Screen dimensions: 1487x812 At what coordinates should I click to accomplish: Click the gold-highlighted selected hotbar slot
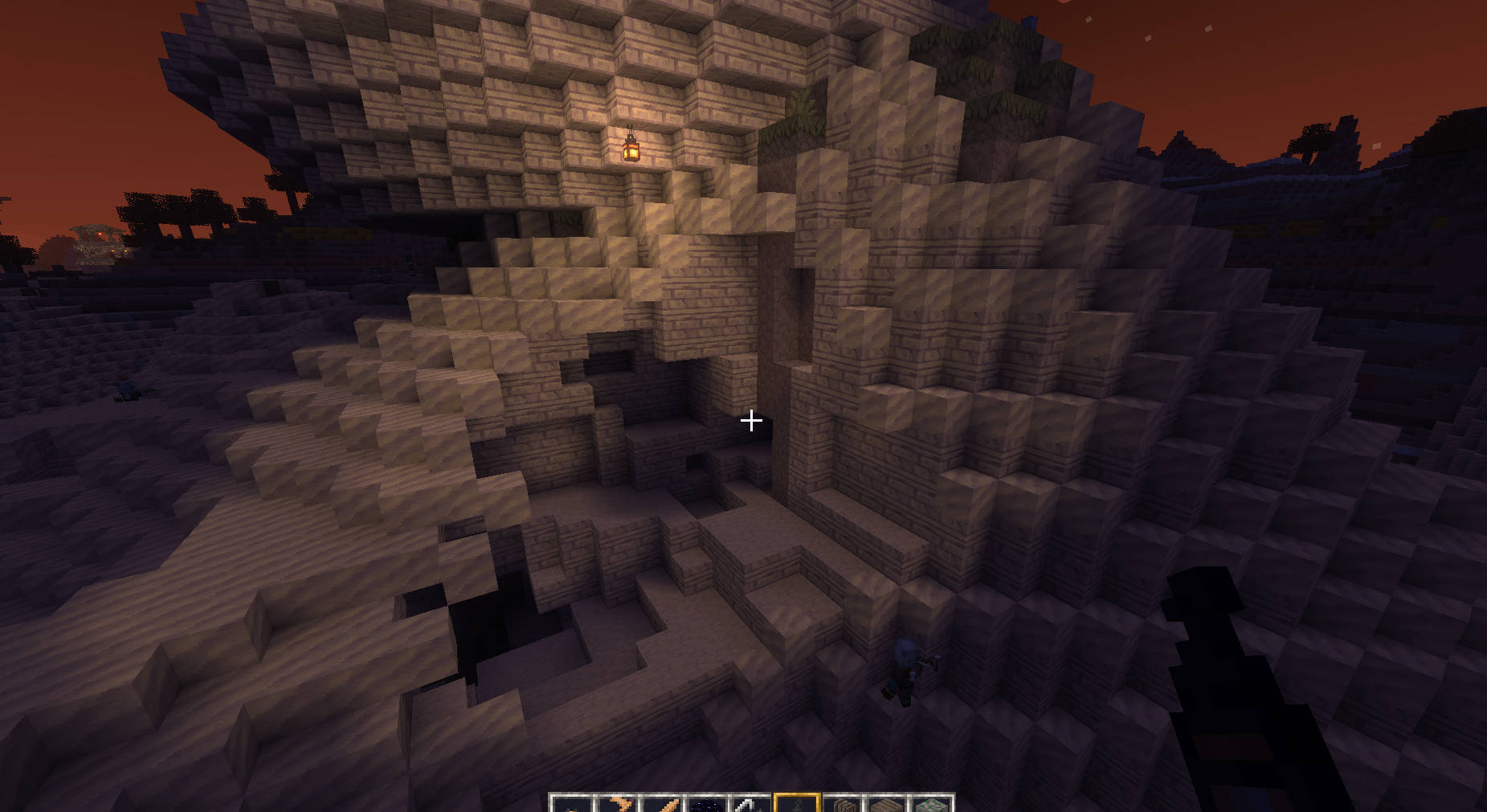click(796, 804)
